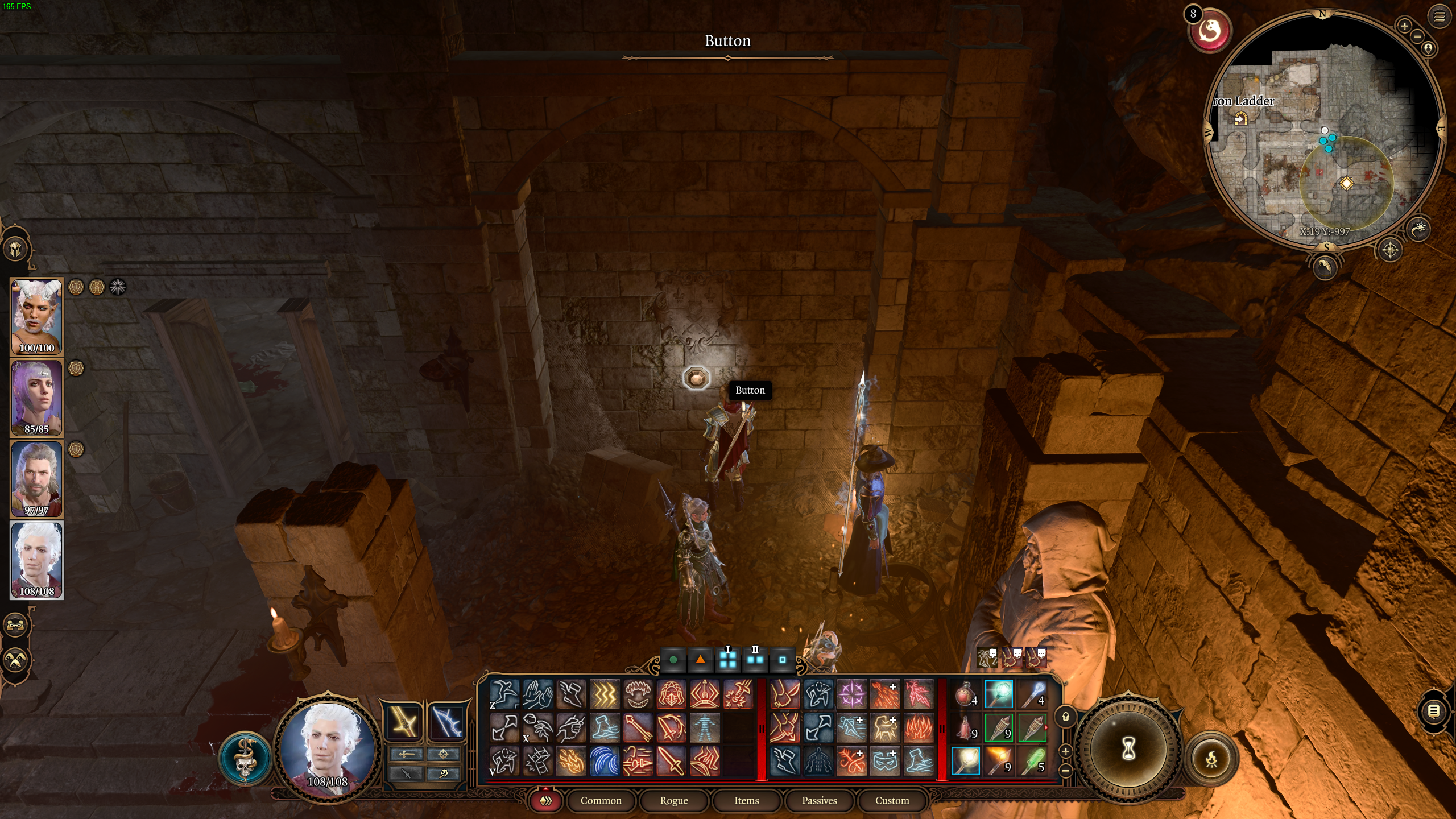Zoom out on the minimap
This screenshot has height=819, width=1456.
point(1417,36)
